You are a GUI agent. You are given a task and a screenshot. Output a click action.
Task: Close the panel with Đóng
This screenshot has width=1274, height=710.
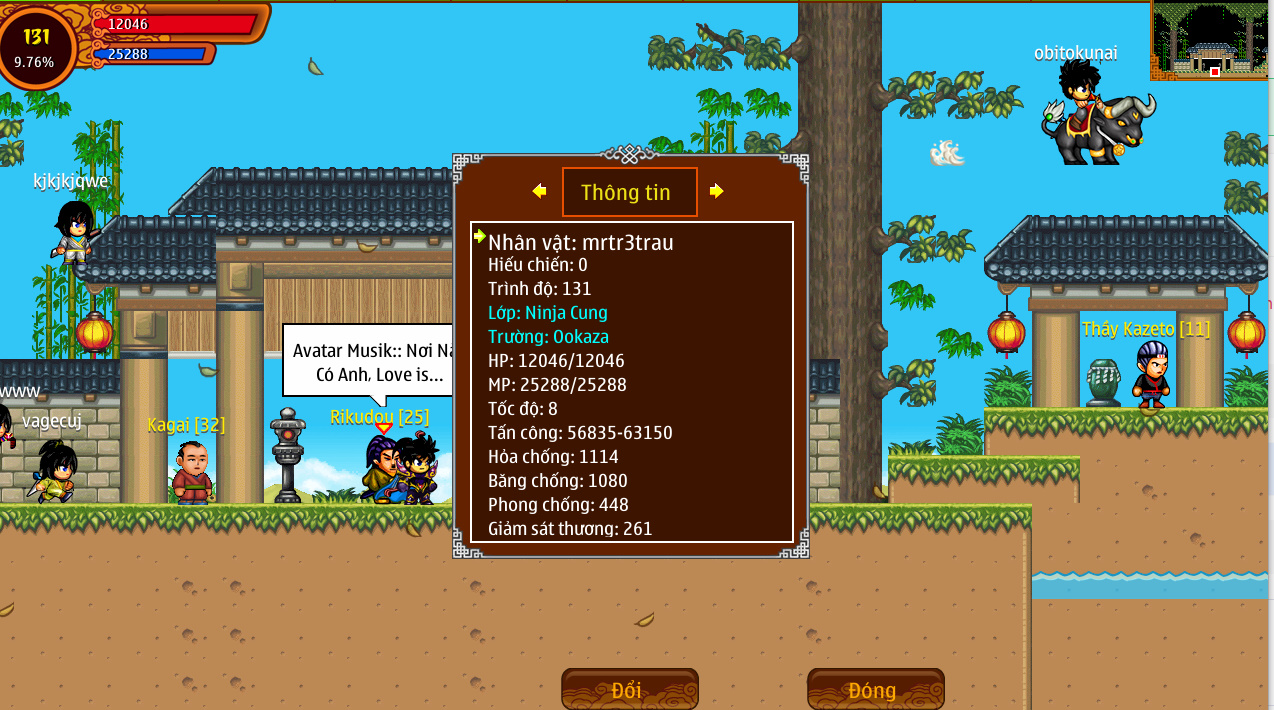(875, 690)
